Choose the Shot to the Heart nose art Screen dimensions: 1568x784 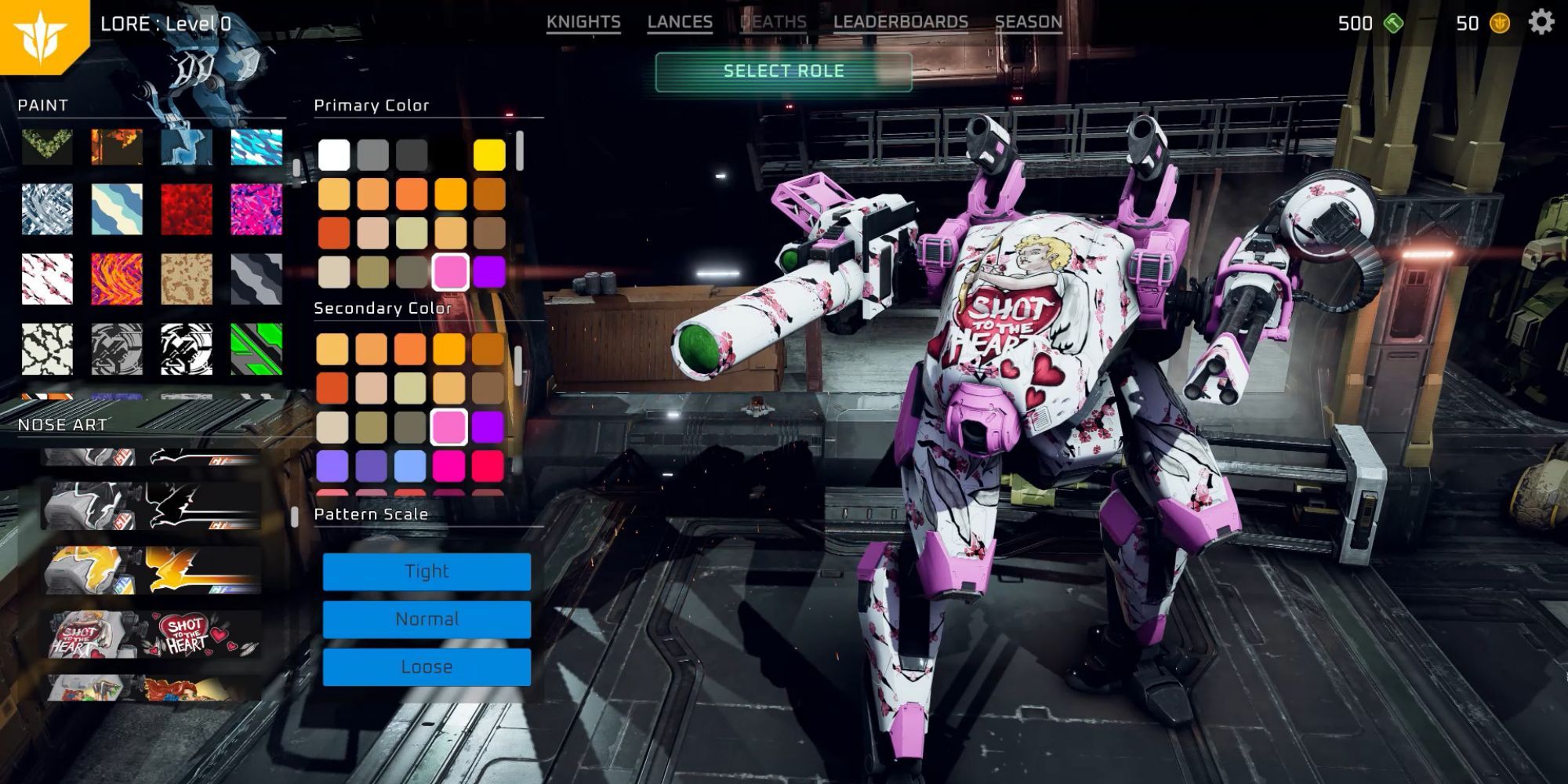click(153, 634)
